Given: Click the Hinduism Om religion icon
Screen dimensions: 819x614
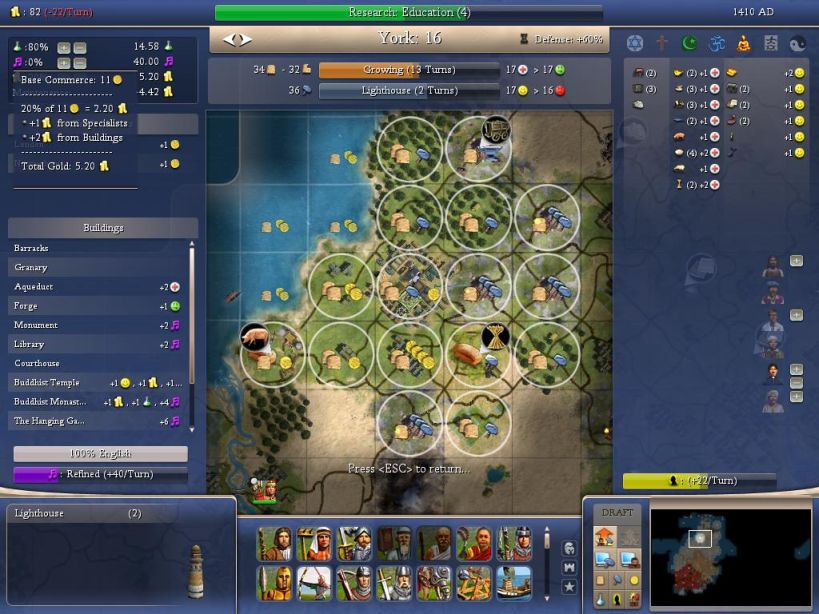Looking at the screenshot, I should pos(716,43).
